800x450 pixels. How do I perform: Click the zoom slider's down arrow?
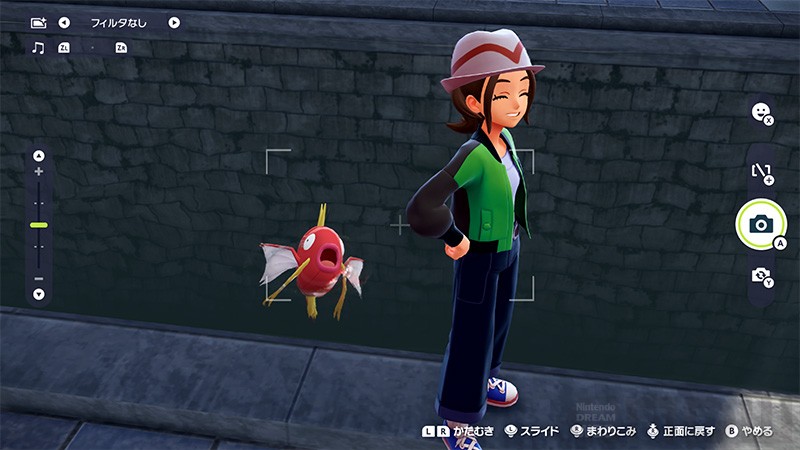click(x=39, y=294)
